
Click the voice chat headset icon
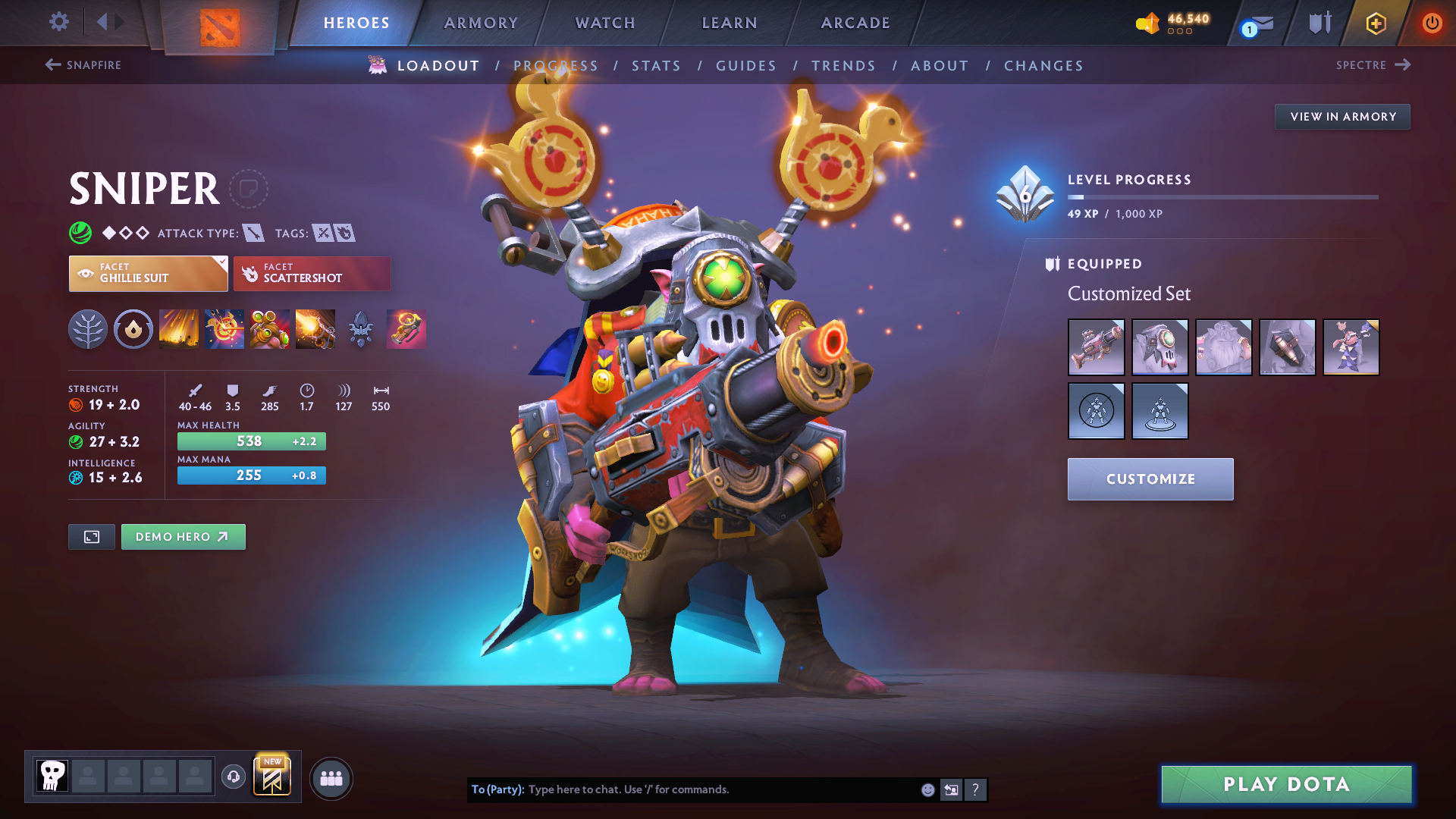coord(233,778)
